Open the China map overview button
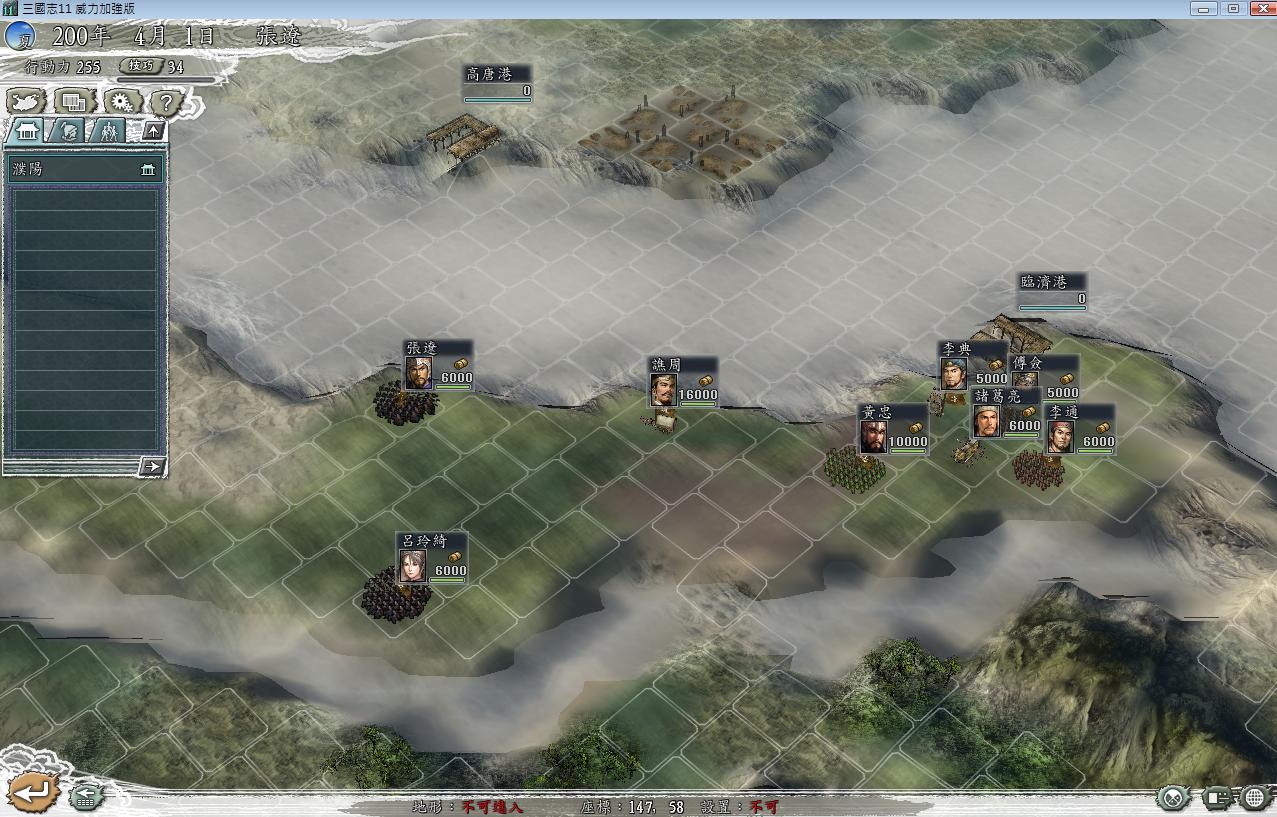1277x817 pixels. (x=26, y=101)
